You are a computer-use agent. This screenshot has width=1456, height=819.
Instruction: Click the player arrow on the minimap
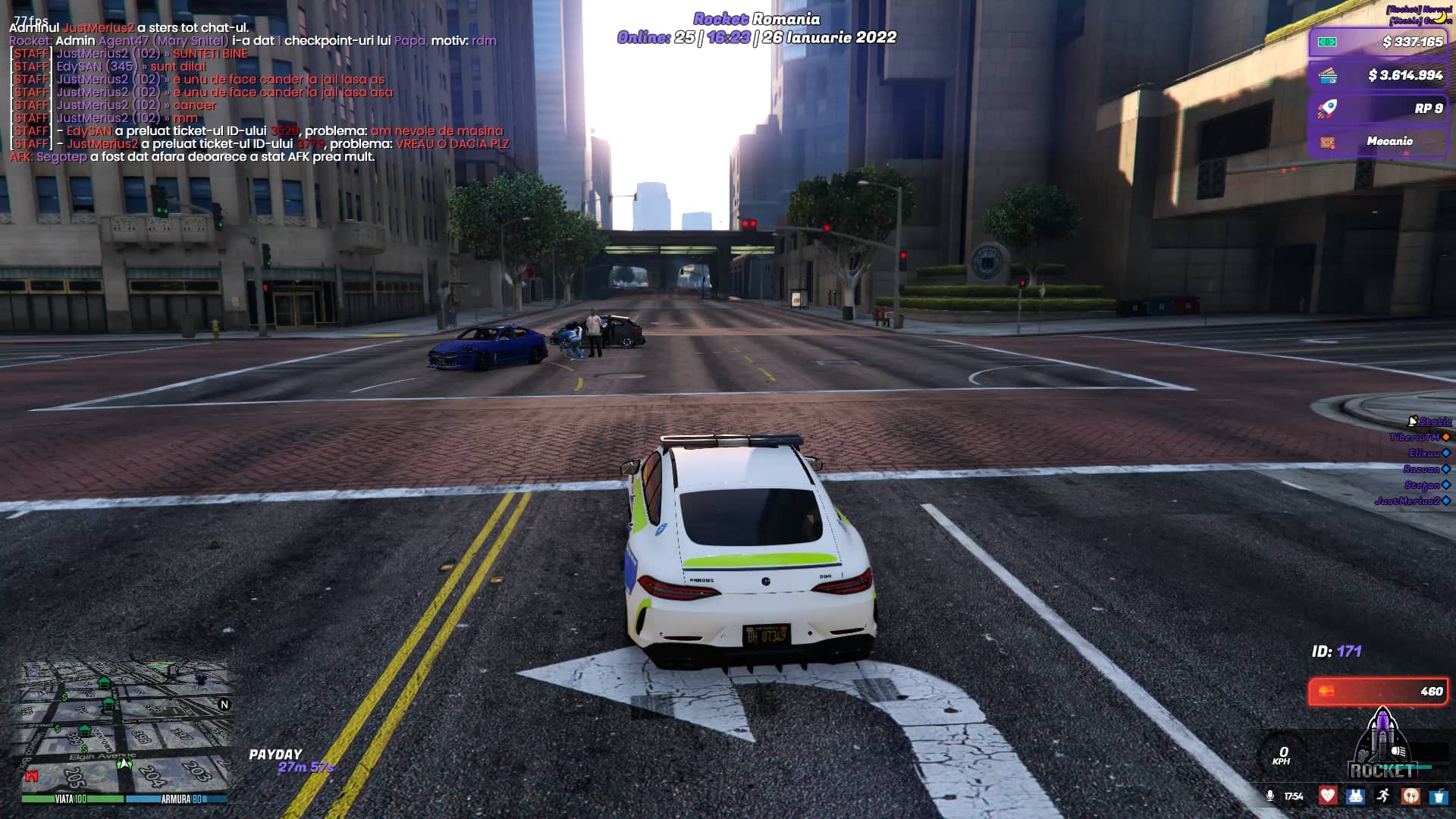124,763
